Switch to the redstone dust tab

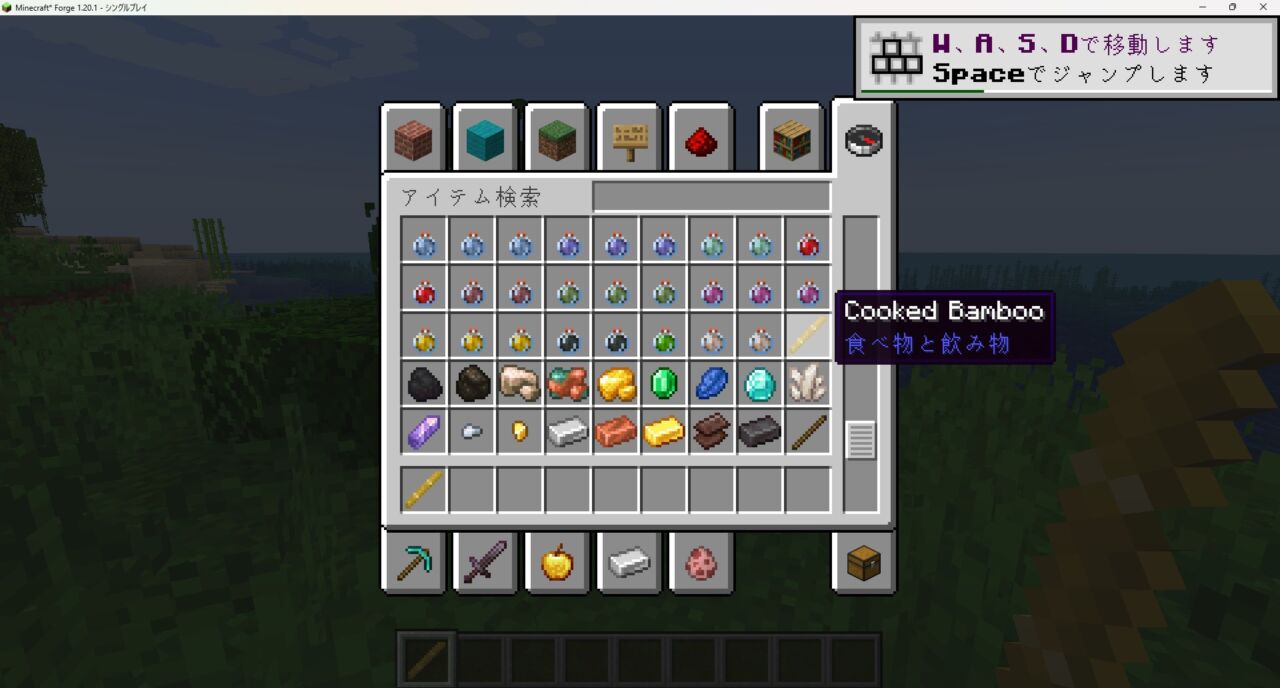701,141
